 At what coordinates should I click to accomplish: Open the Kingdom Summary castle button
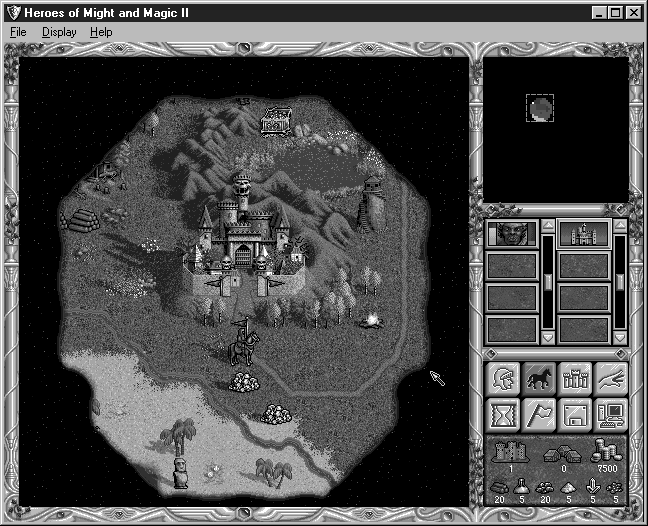point(575,378)
